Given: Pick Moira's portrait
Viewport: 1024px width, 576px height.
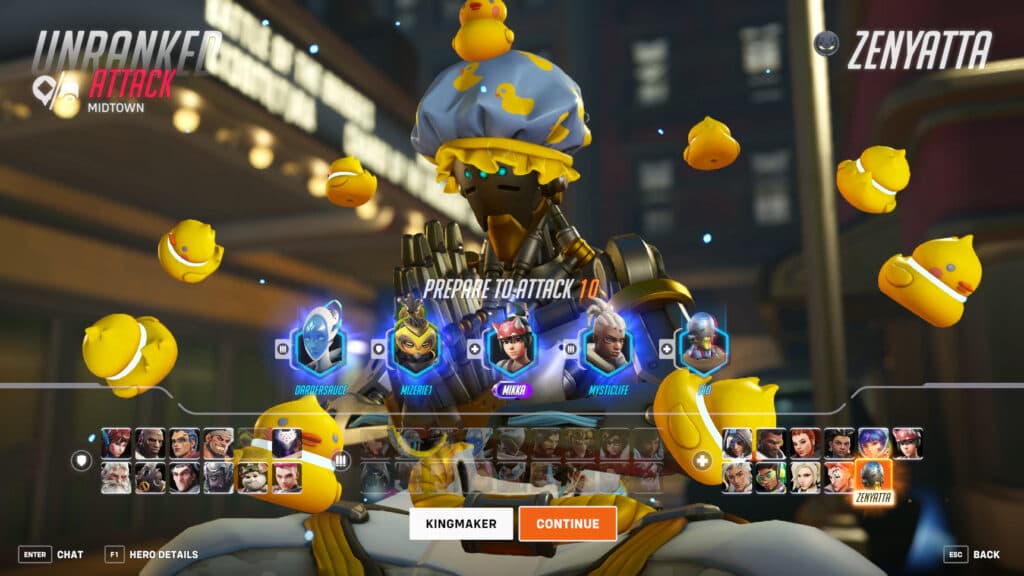Looking at the screenshot, I should pos(839,477).
